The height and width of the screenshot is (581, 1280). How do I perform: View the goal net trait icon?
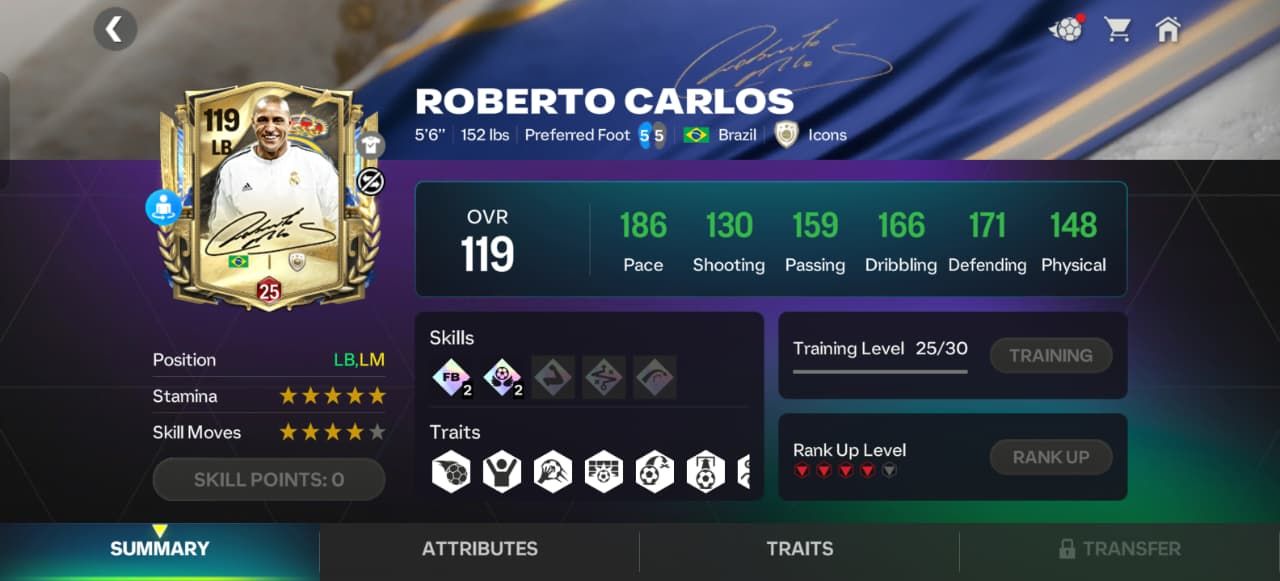coord(604,471)
